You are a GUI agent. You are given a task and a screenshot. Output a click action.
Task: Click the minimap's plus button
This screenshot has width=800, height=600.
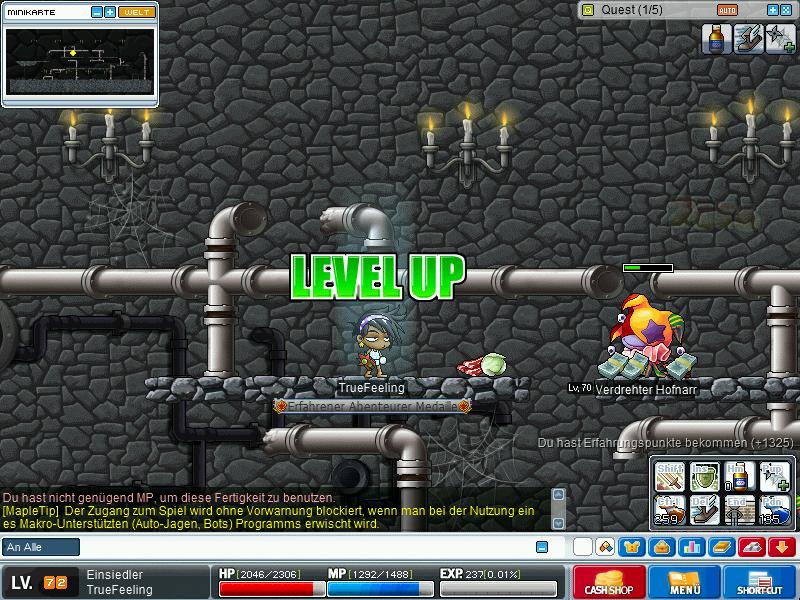coord(110,12)
